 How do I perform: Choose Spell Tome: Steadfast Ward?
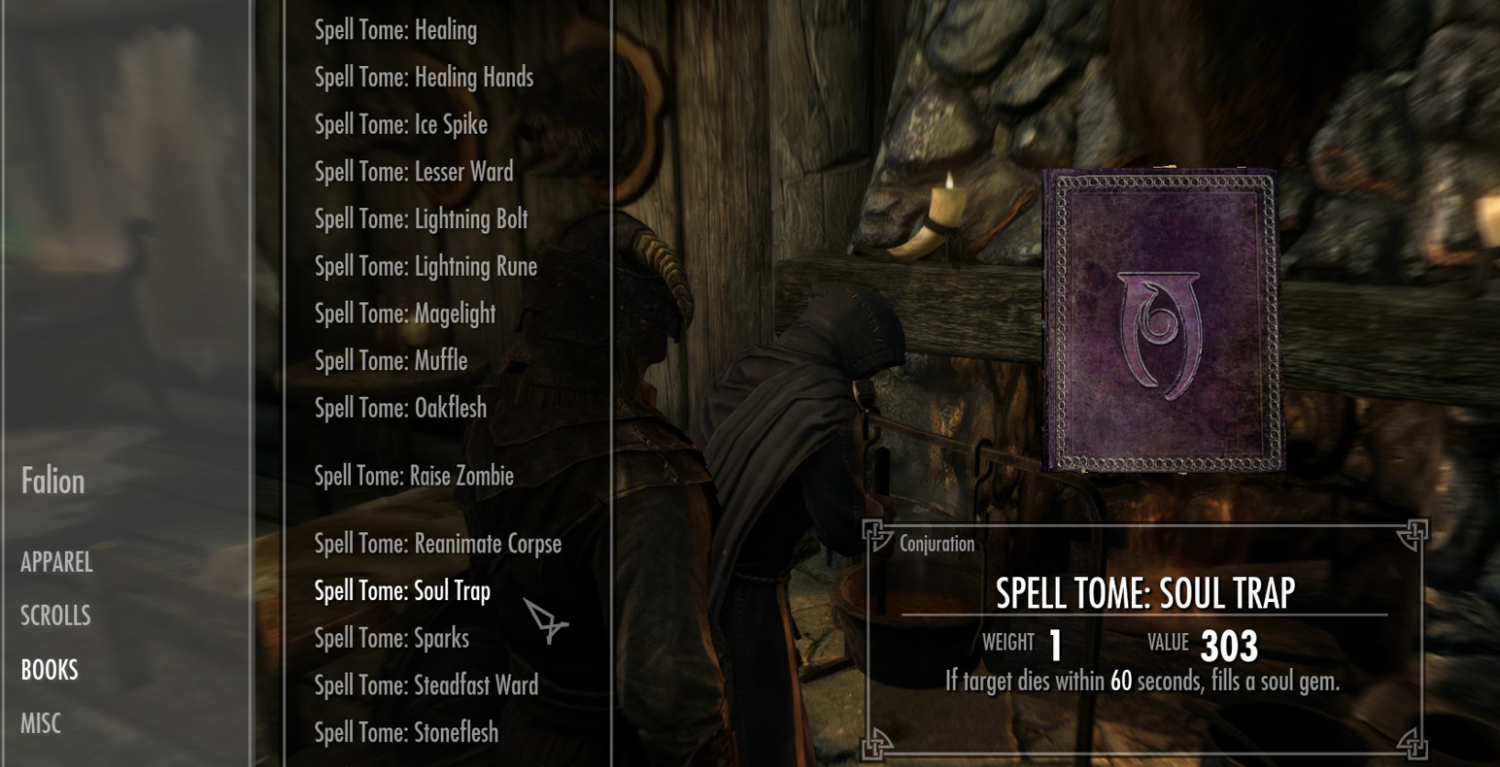(x=426, y=685)
